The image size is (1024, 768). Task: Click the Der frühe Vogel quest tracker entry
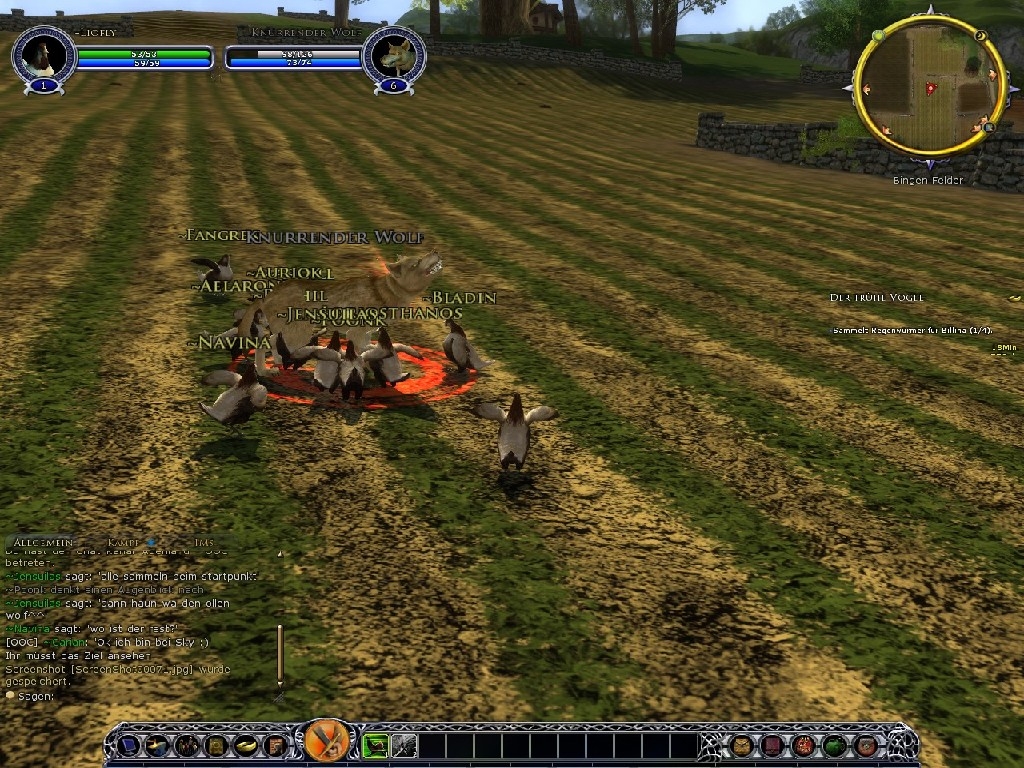pyautogui.click(x=877, y=298)
